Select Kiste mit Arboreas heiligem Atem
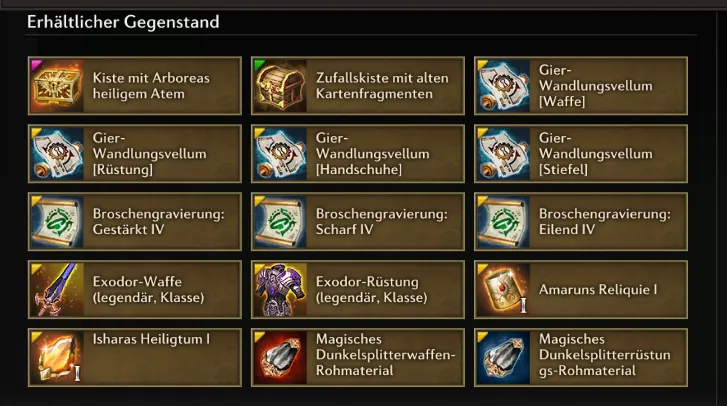This screenshot has height=406, width=727. pyautogui.click(x=135, y=86)
